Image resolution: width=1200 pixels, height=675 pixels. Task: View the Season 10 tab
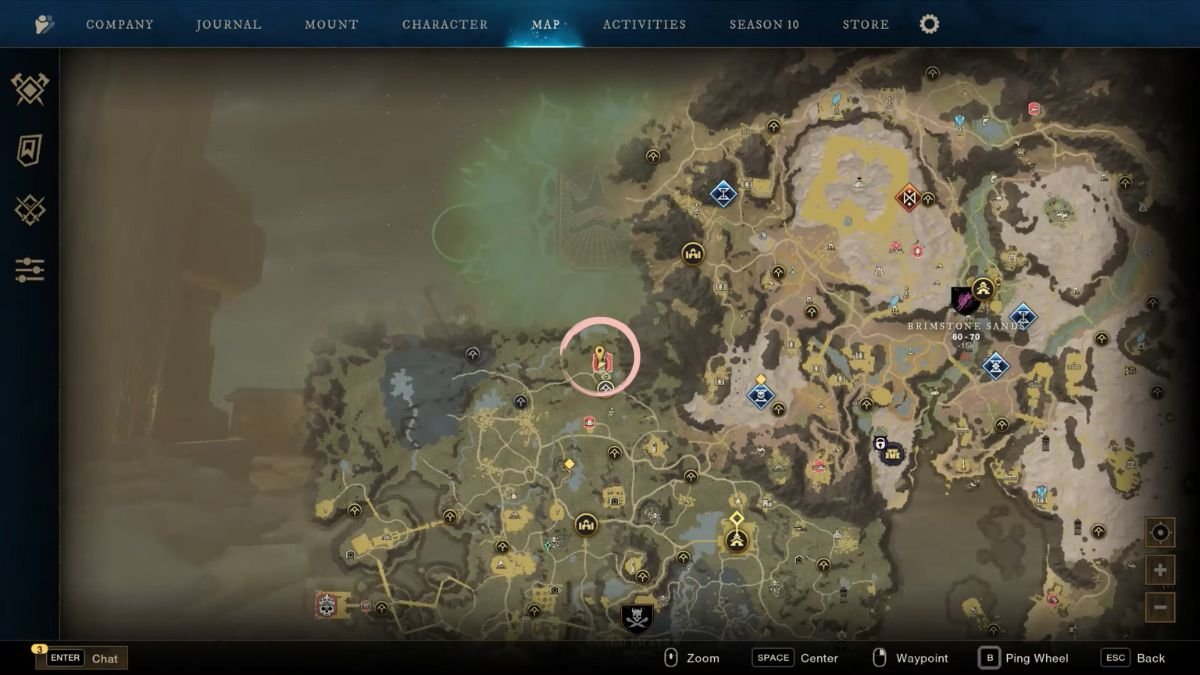[x=764, y=25]
